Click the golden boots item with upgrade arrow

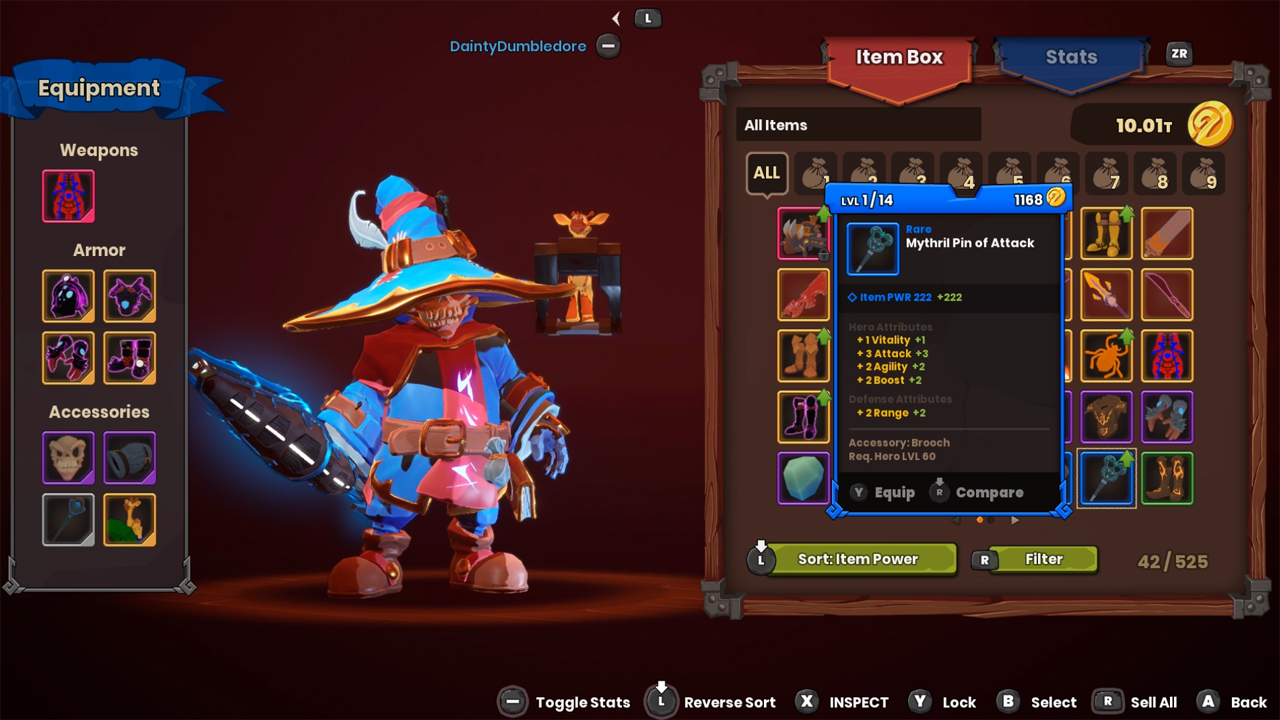(x=1106, y=234)
